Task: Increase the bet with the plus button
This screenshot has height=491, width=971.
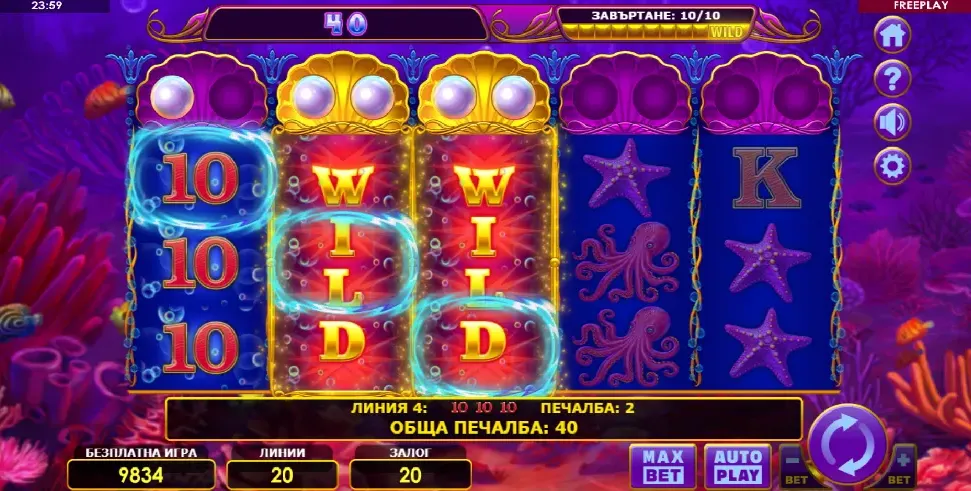Action: 903,463
